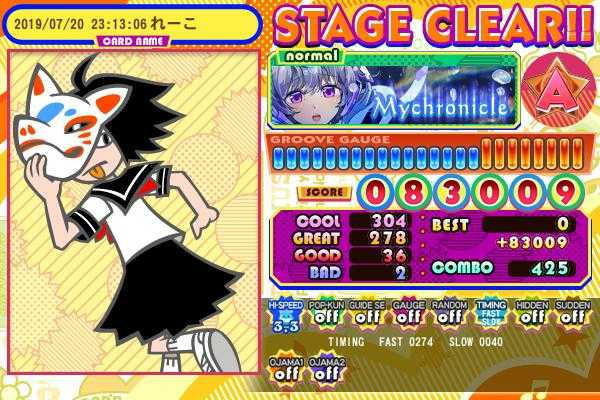The image size is (600, 400).
Task: Toggle the HI-SPEED option icon
Action: 285,314
